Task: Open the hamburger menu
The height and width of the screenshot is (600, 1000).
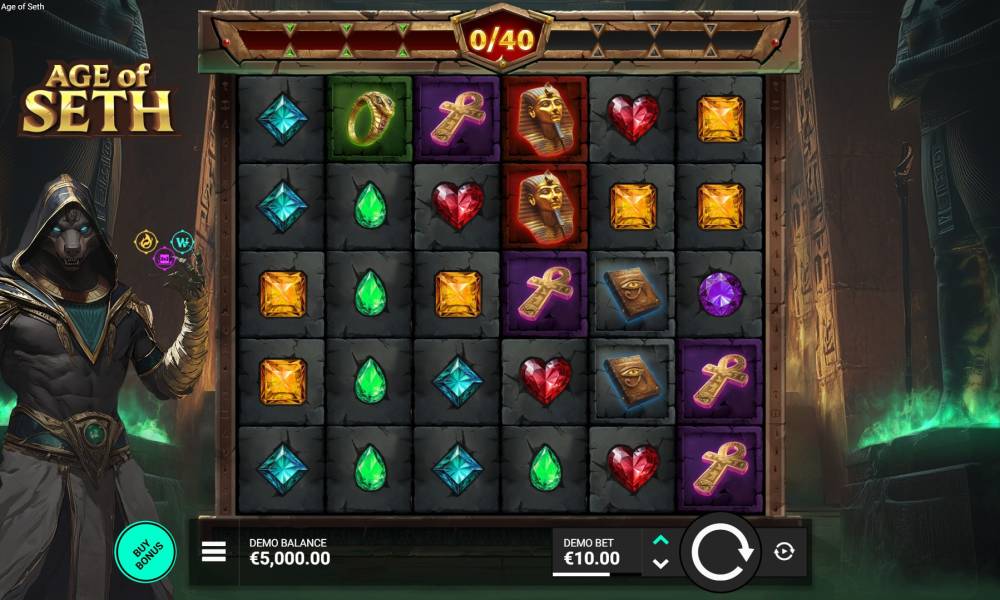Action: (214, 552)
